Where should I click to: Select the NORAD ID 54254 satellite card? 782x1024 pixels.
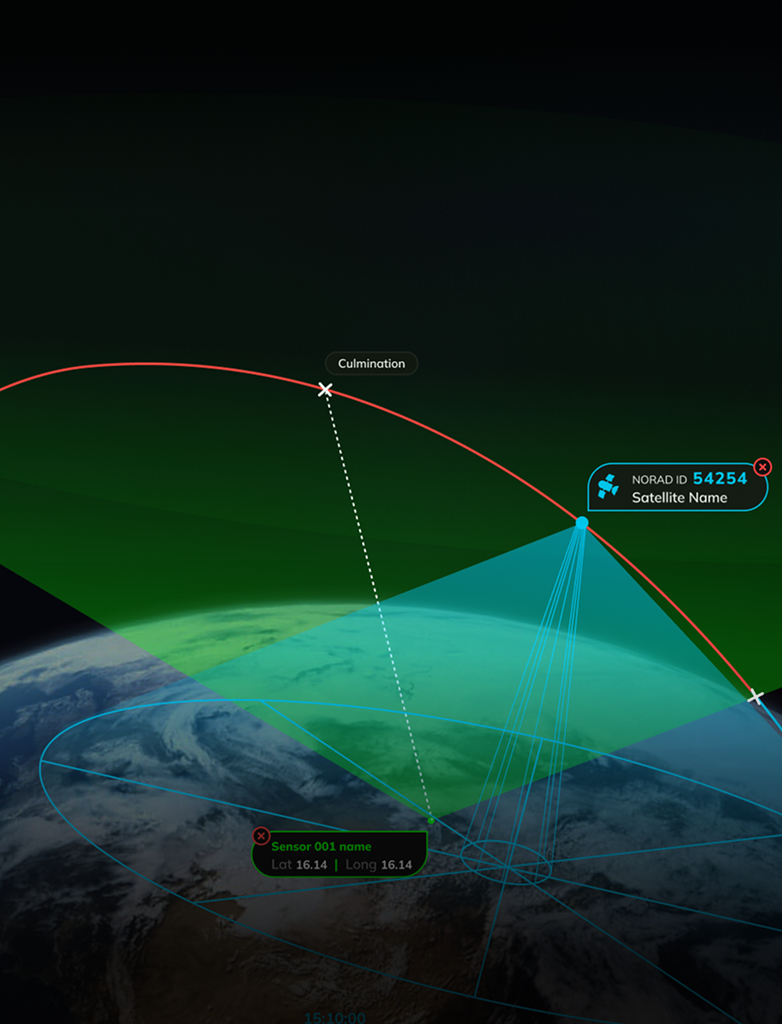678,488
